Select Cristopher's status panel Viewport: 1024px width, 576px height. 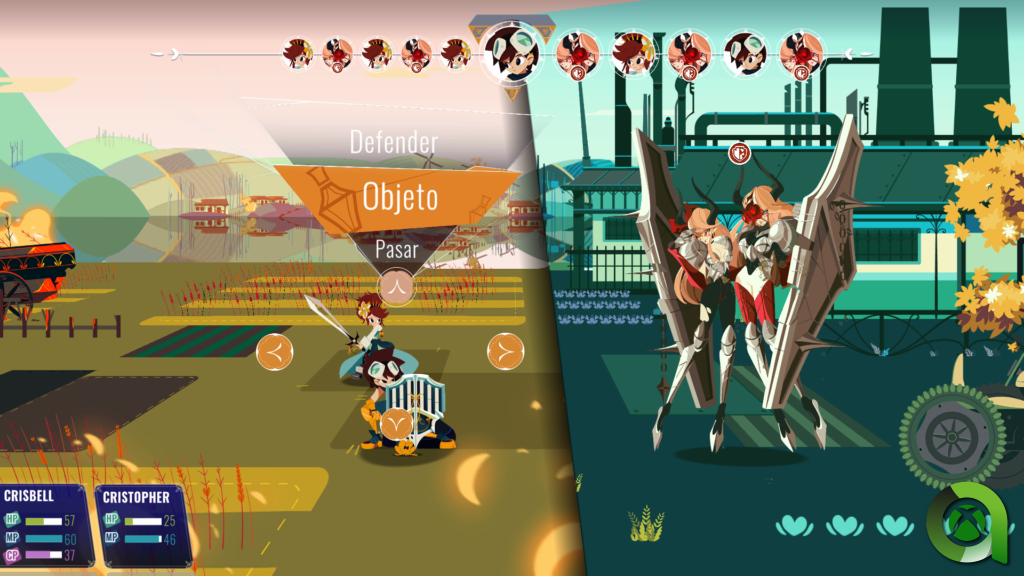tap(143, 525)
